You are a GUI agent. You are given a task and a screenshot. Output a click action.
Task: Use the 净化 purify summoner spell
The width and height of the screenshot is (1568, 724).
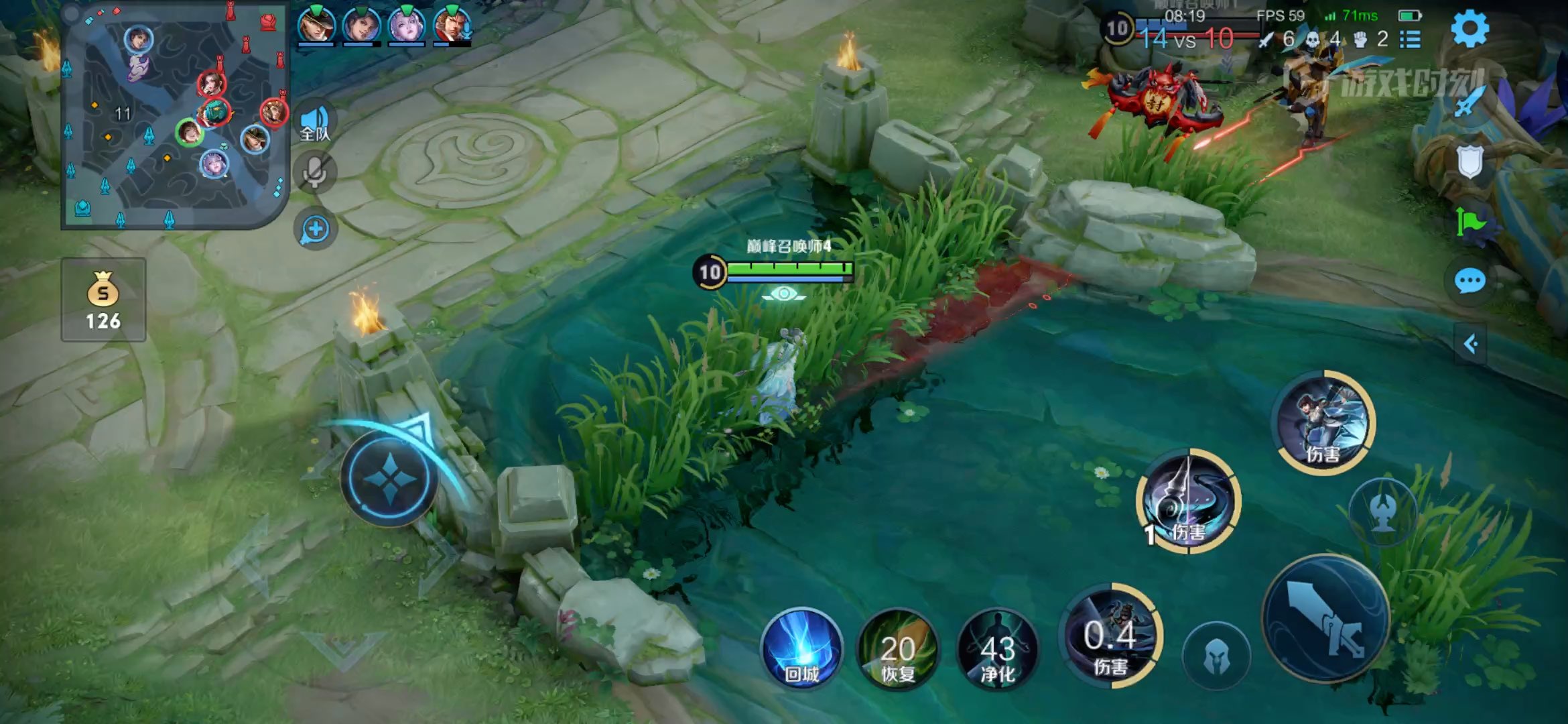tap(998, 649)
